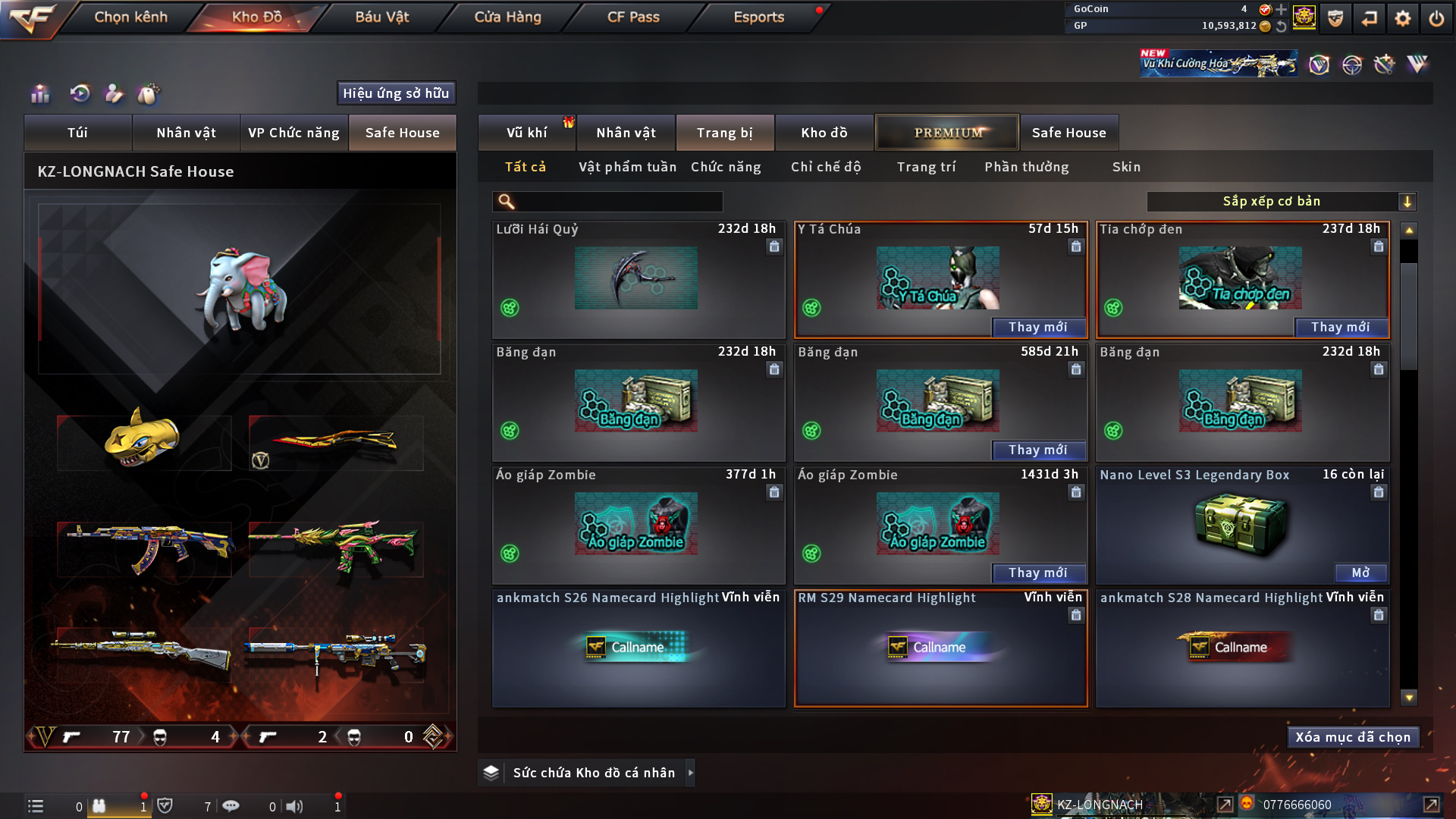The height and width of the screenshot is (819, 1456).
Task: Click Xóa mục đã chọn button
Action: coord(1353,737)
